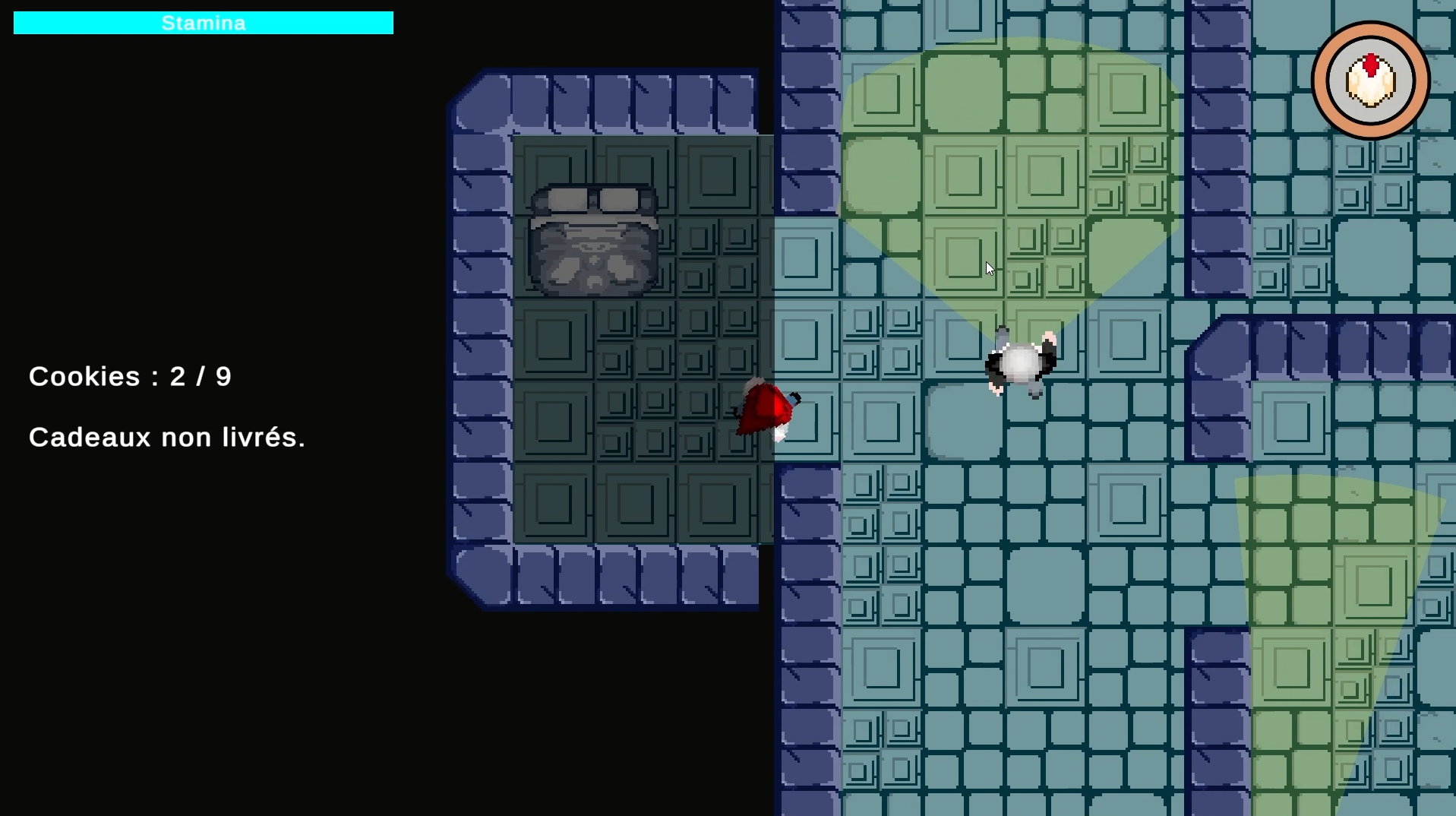Click the round compass icon
The image size is (1456, 816).
[x=1370, y=81]
